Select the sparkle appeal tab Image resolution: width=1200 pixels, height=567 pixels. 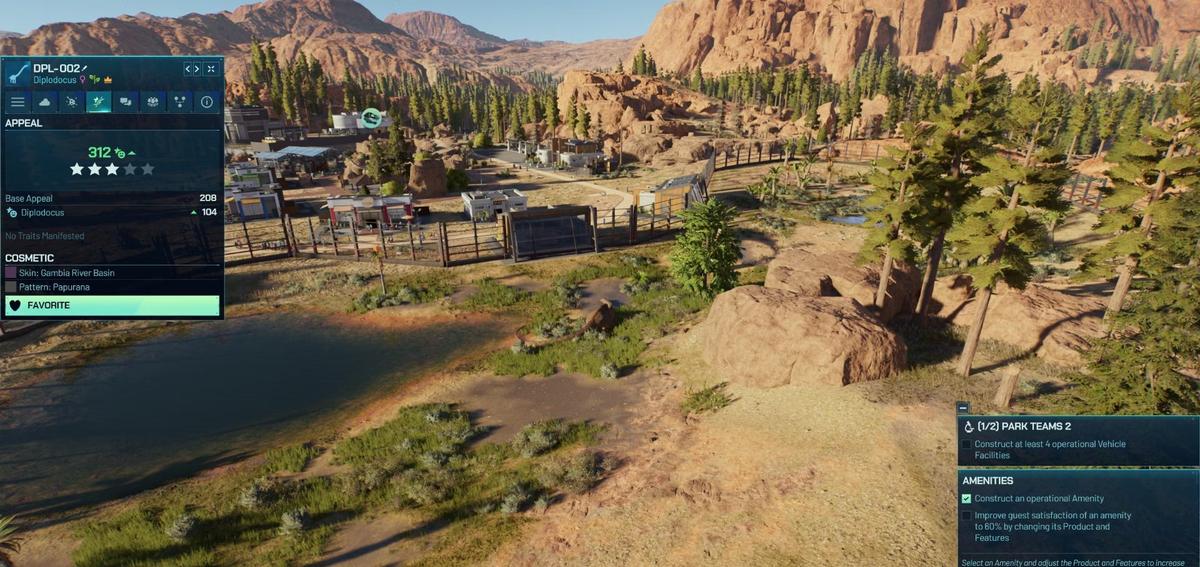click(98, 102)
